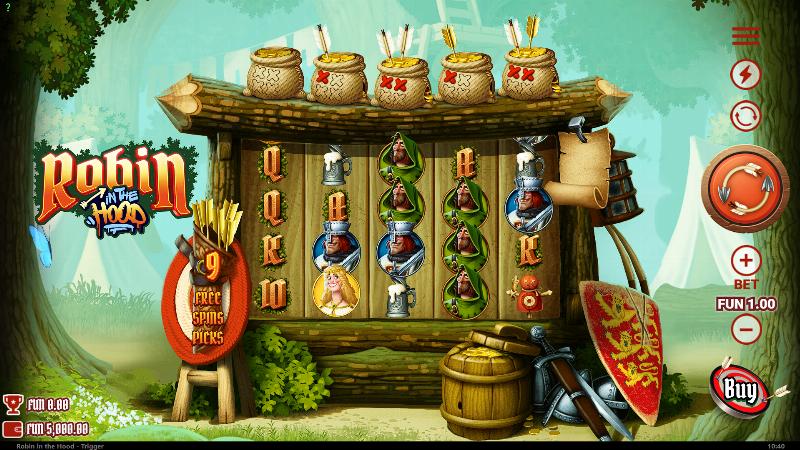
Task: Open the hamburger menu
Action: tap(746, 37)
